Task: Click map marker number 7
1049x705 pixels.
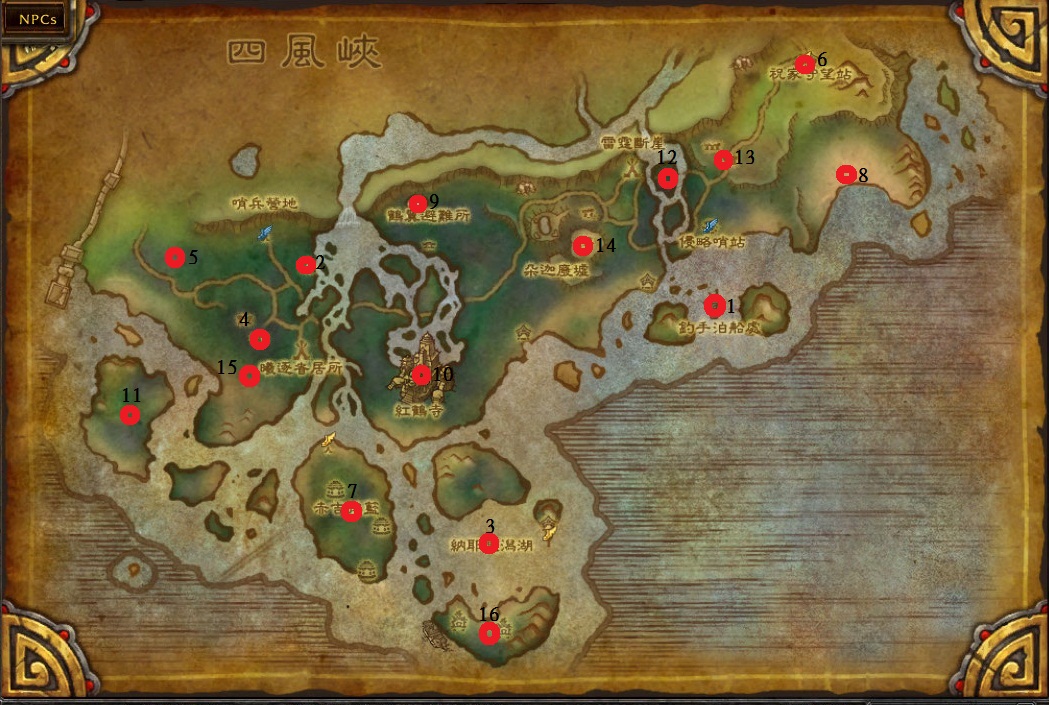Action: click(351, 511)
